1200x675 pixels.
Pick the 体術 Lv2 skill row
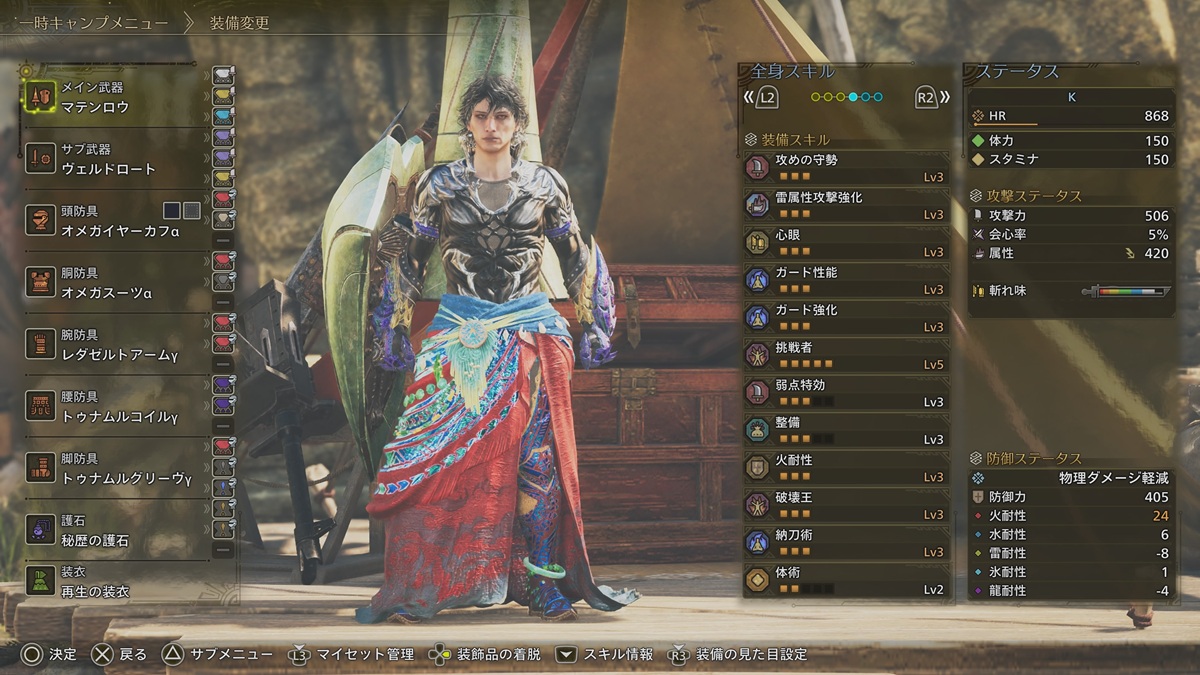point(845,581)
